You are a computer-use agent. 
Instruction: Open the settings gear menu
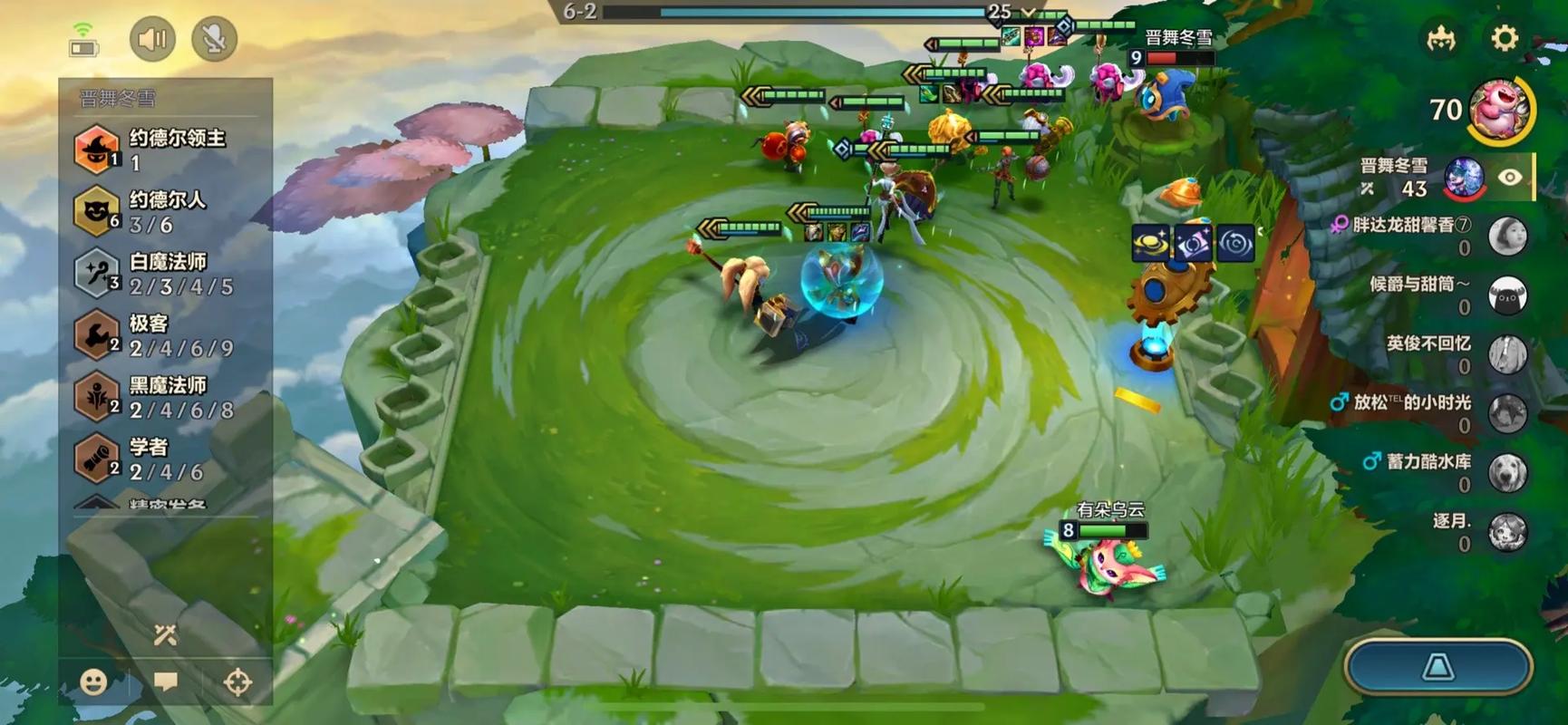pyautogui.click(x=1504, y=39)
